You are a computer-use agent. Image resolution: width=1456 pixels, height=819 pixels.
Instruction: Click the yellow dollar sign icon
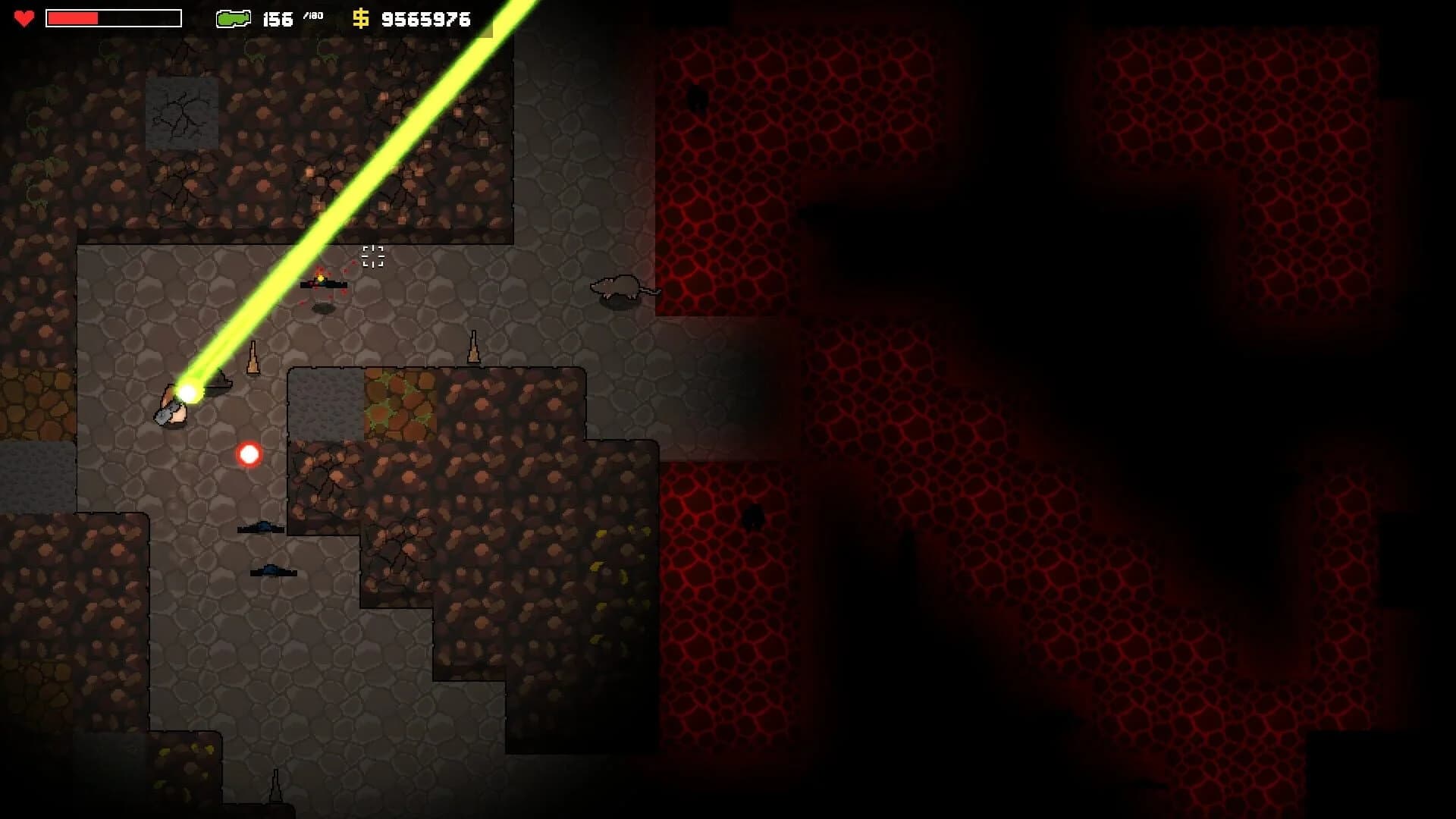pos(360,18)
